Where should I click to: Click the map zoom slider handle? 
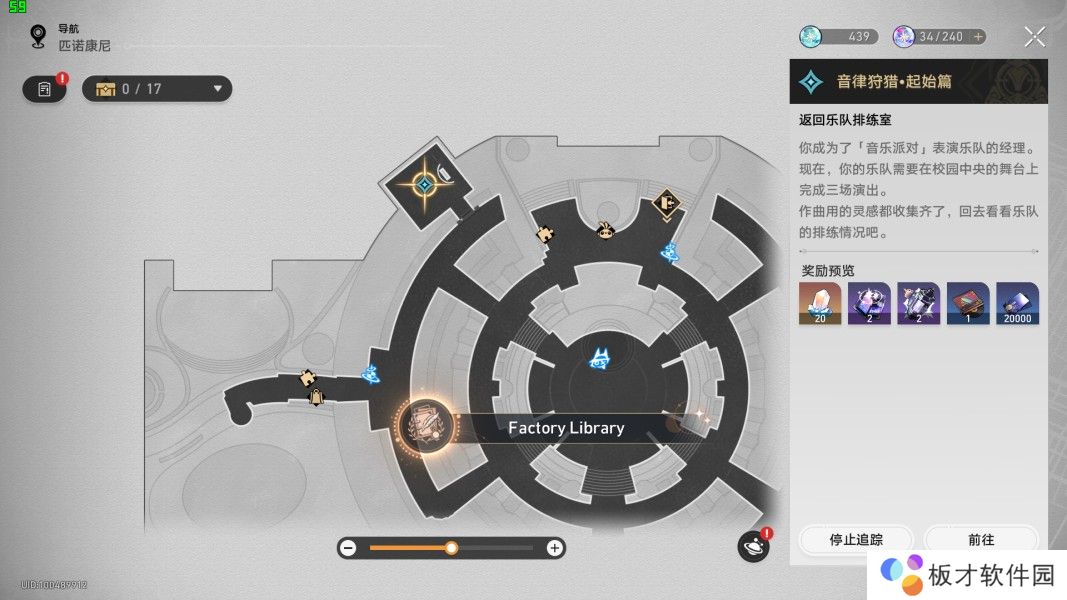click(452, 548)
